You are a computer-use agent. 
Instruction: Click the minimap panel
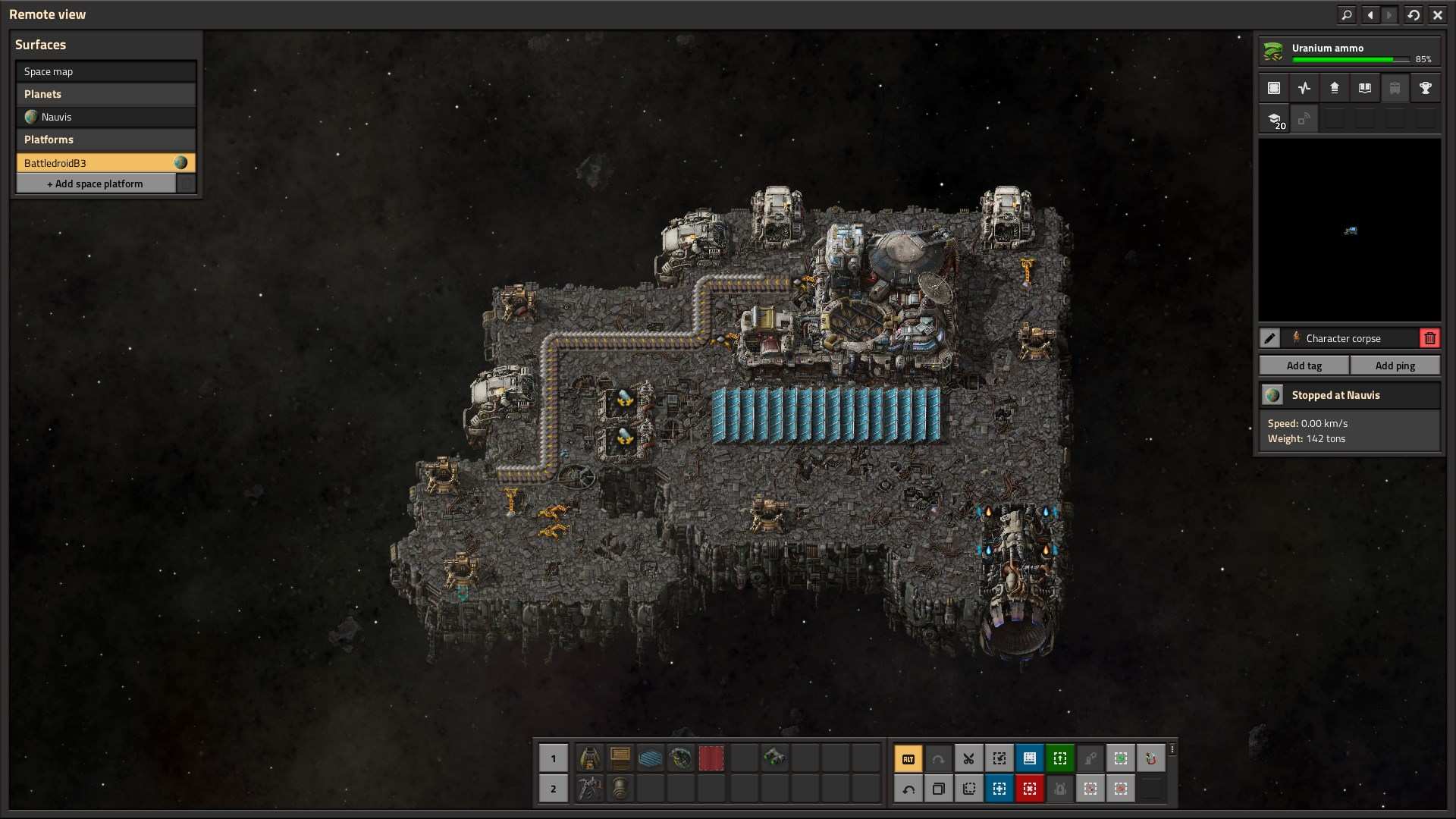pos(1350,230)
